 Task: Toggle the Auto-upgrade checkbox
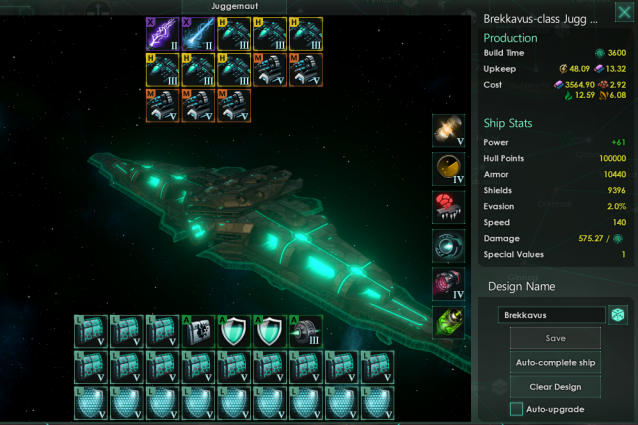click(x=516, y=409)
